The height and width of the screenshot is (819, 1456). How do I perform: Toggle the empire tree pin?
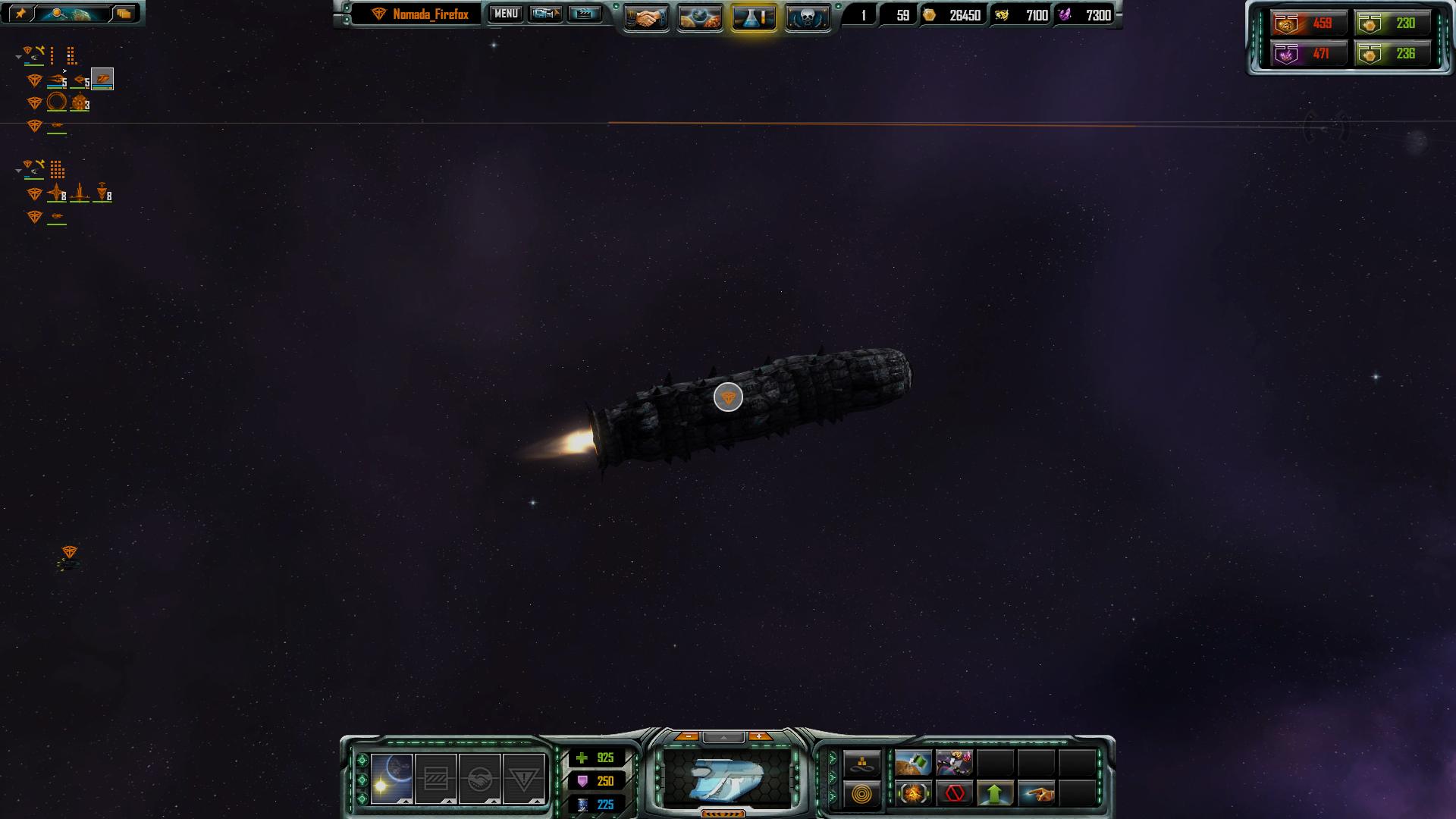point(20,14)
